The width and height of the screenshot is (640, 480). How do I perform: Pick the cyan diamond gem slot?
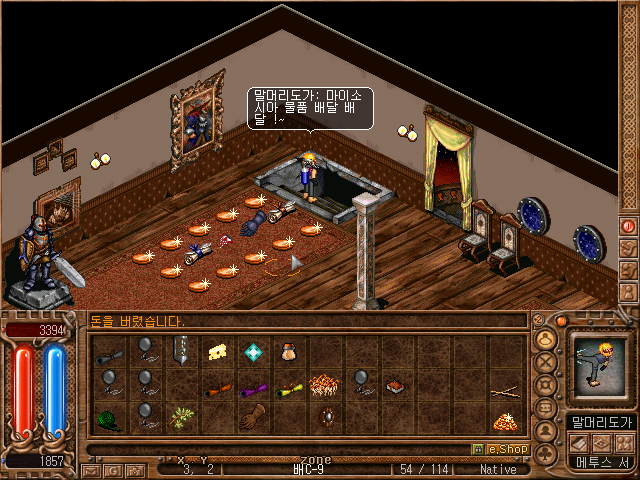[253, 351]
